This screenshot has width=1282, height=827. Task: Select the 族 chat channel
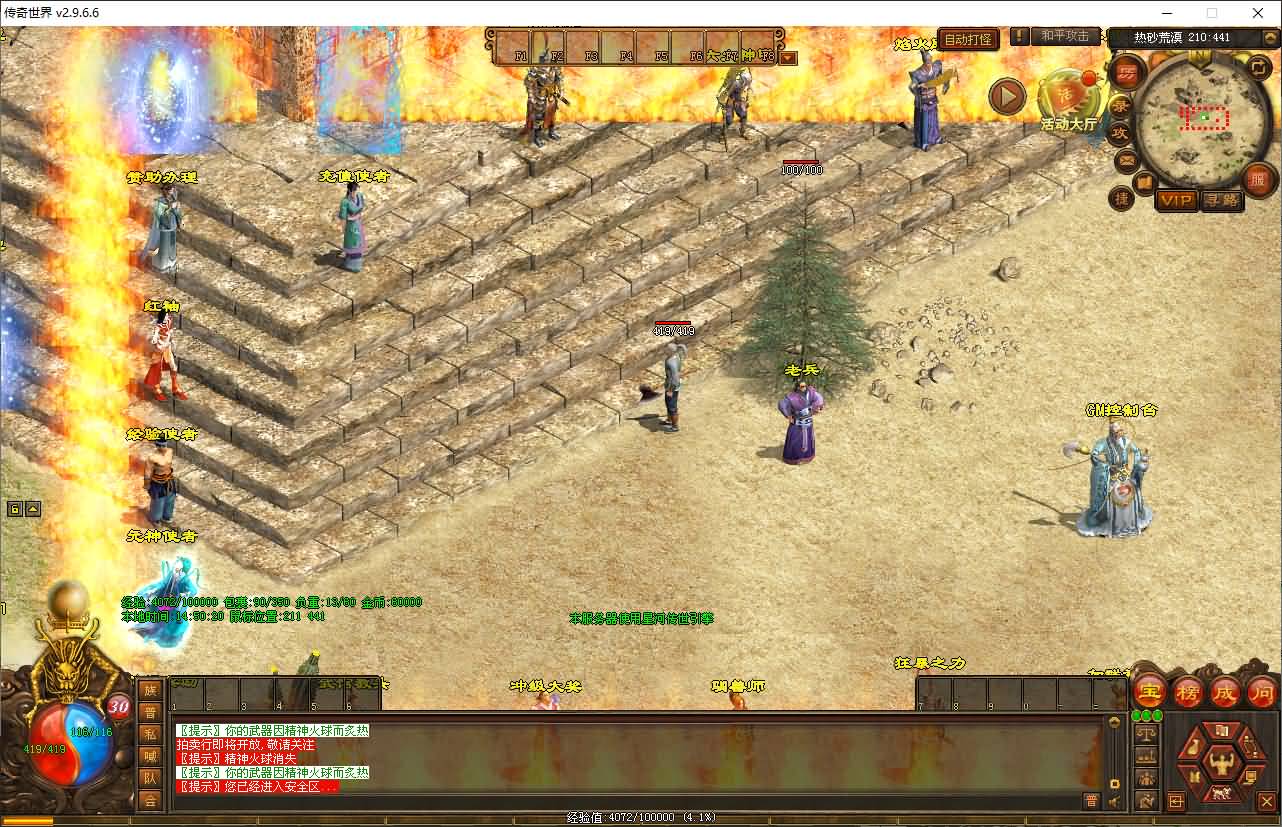[150, 690]
